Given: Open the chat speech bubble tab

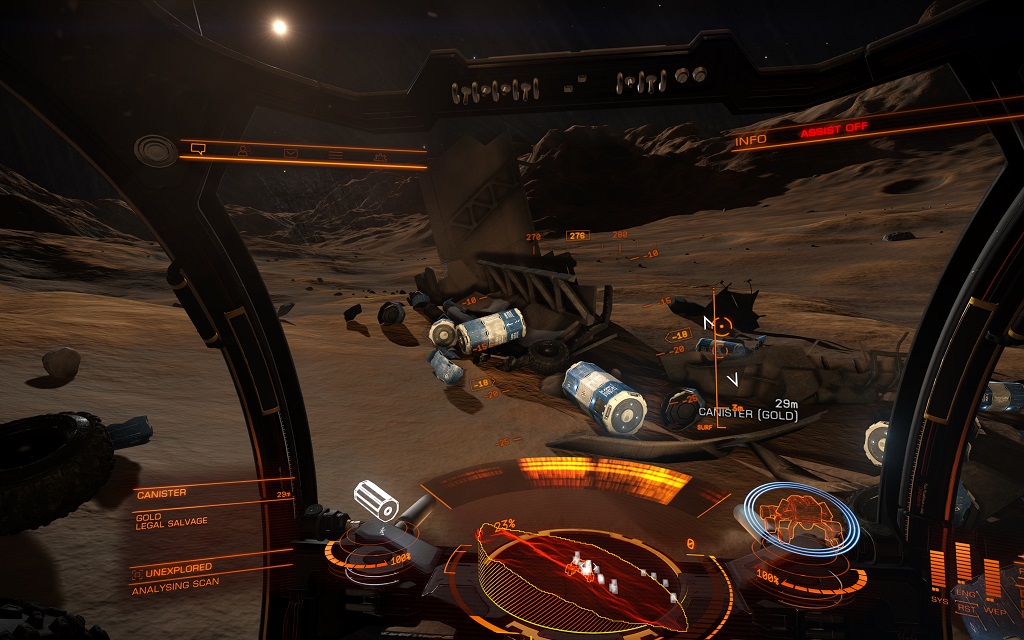Looking at the screenshot, I should 198,149.
